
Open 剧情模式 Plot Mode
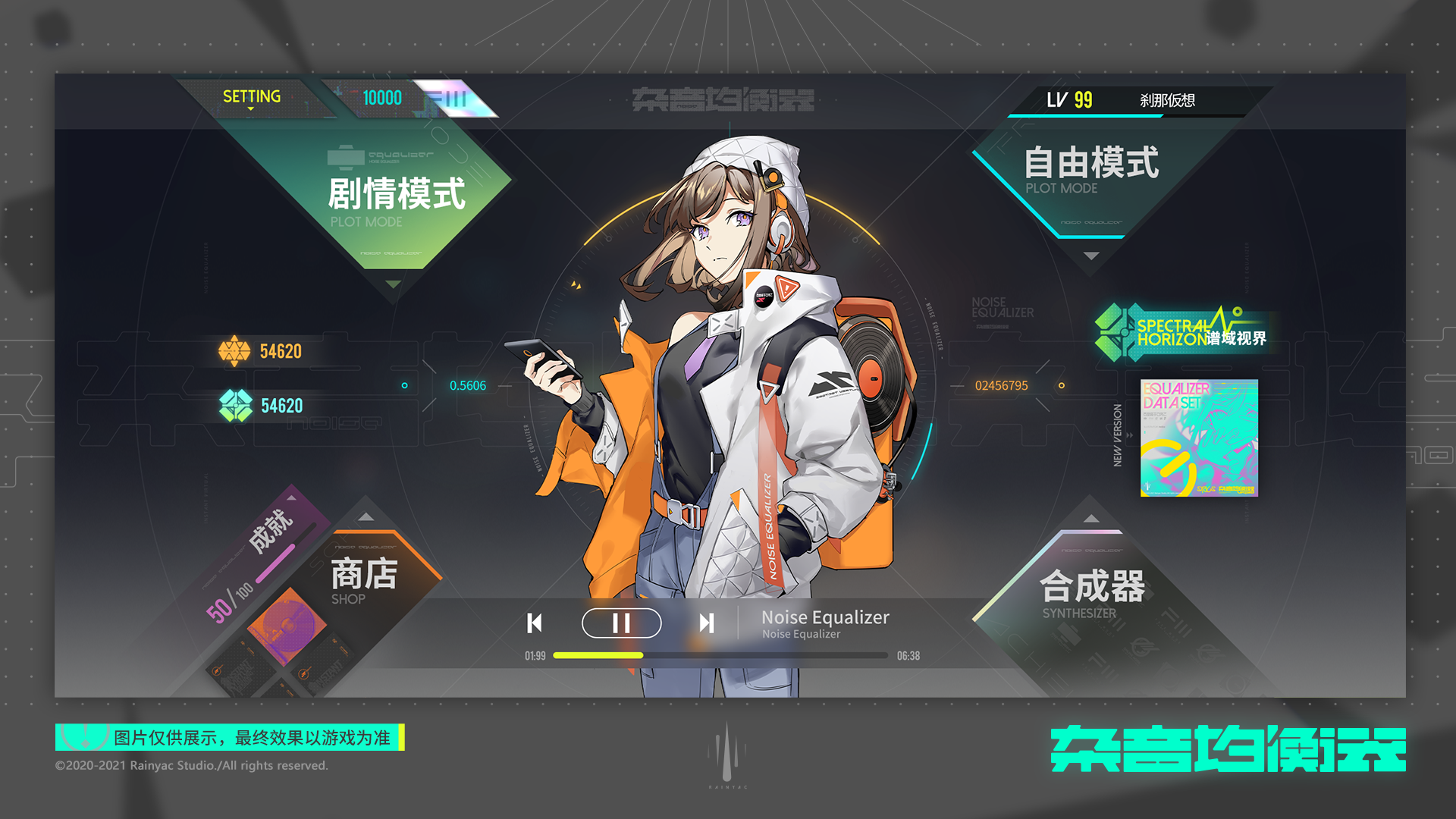398,196
